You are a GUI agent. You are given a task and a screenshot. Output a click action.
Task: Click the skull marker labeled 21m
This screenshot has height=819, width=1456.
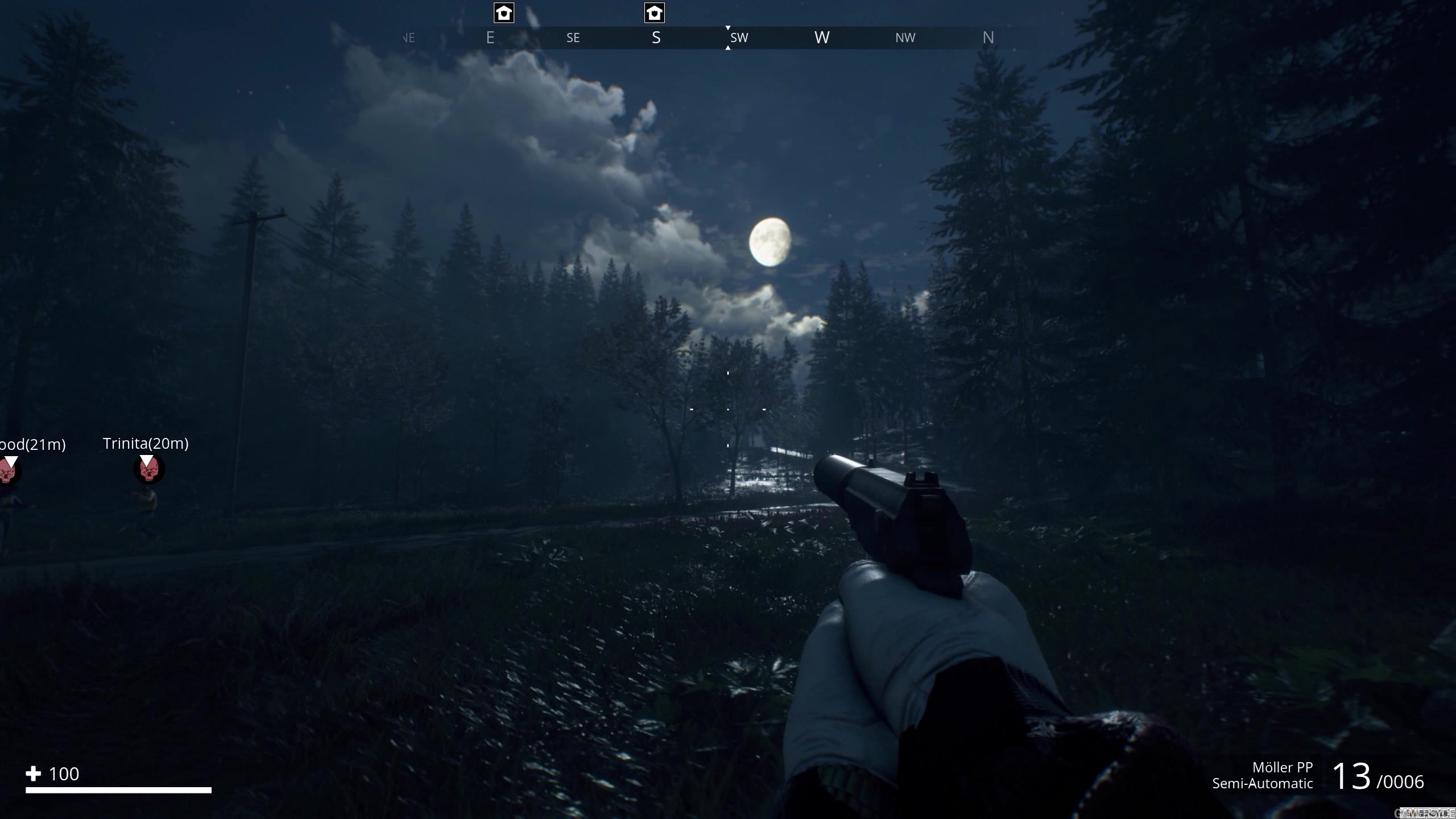click(x=8, y=471)
